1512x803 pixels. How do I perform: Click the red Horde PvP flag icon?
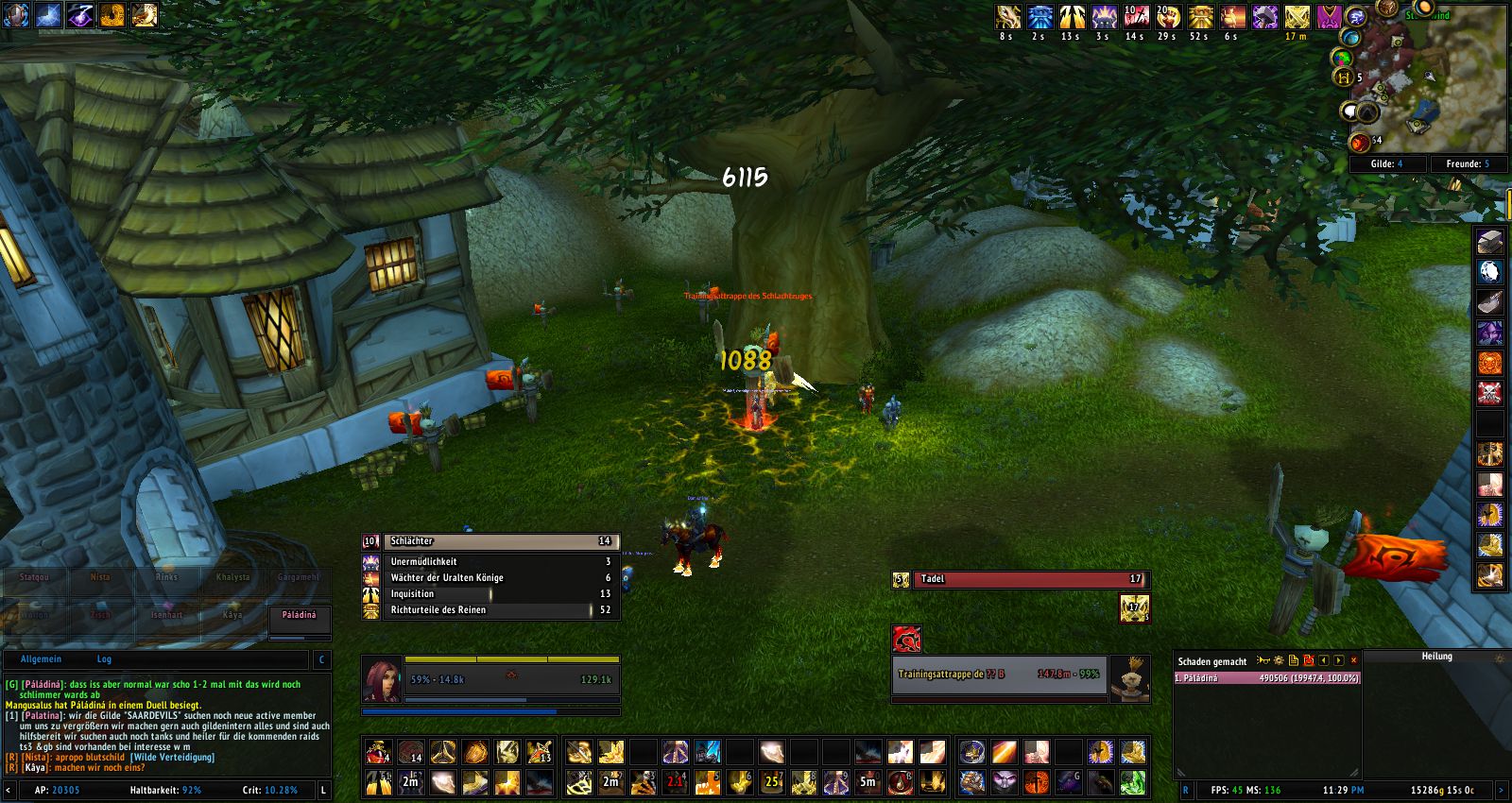point(906,640)
